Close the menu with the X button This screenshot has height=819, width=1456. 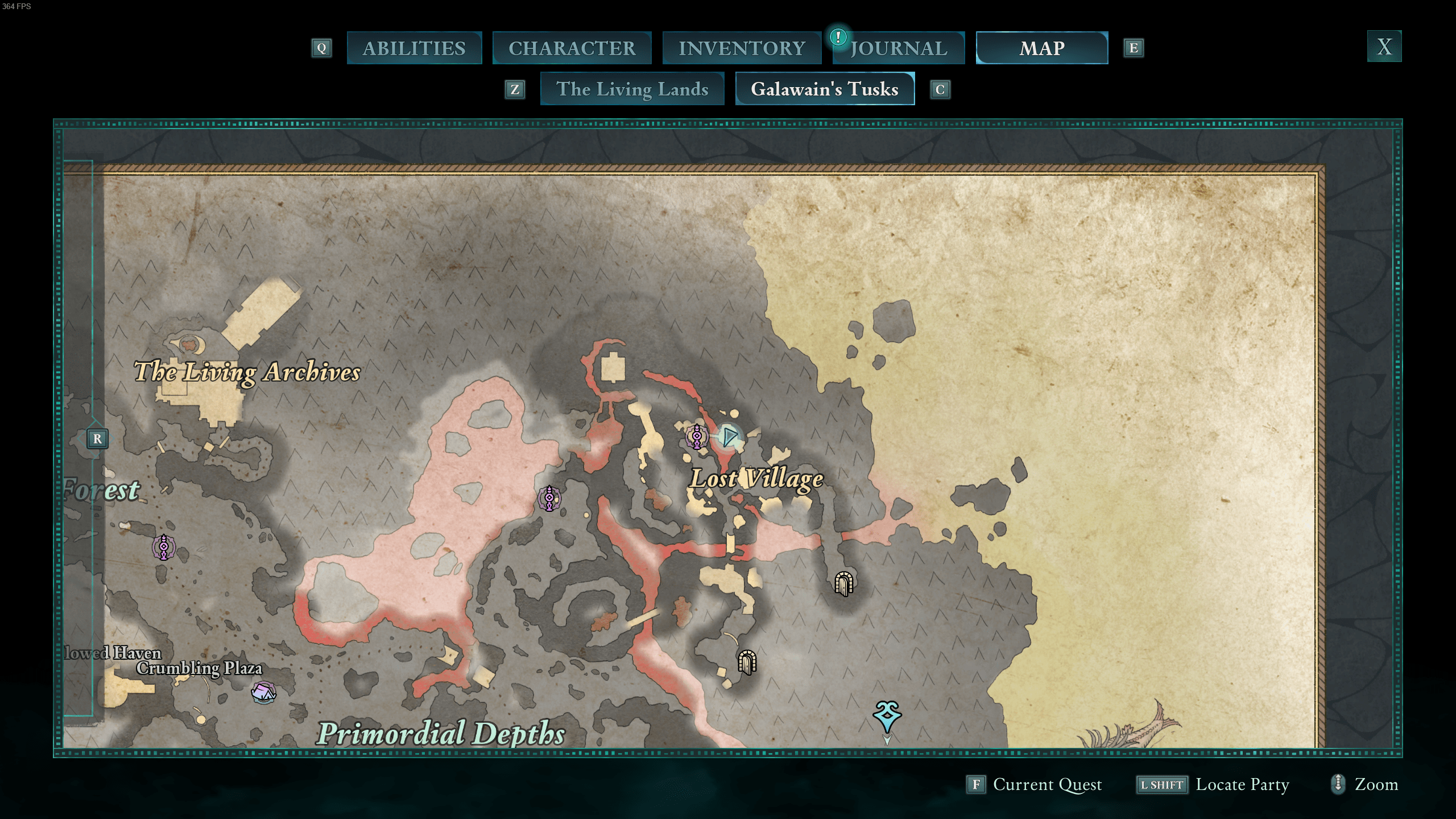[x=1384, y=47]
